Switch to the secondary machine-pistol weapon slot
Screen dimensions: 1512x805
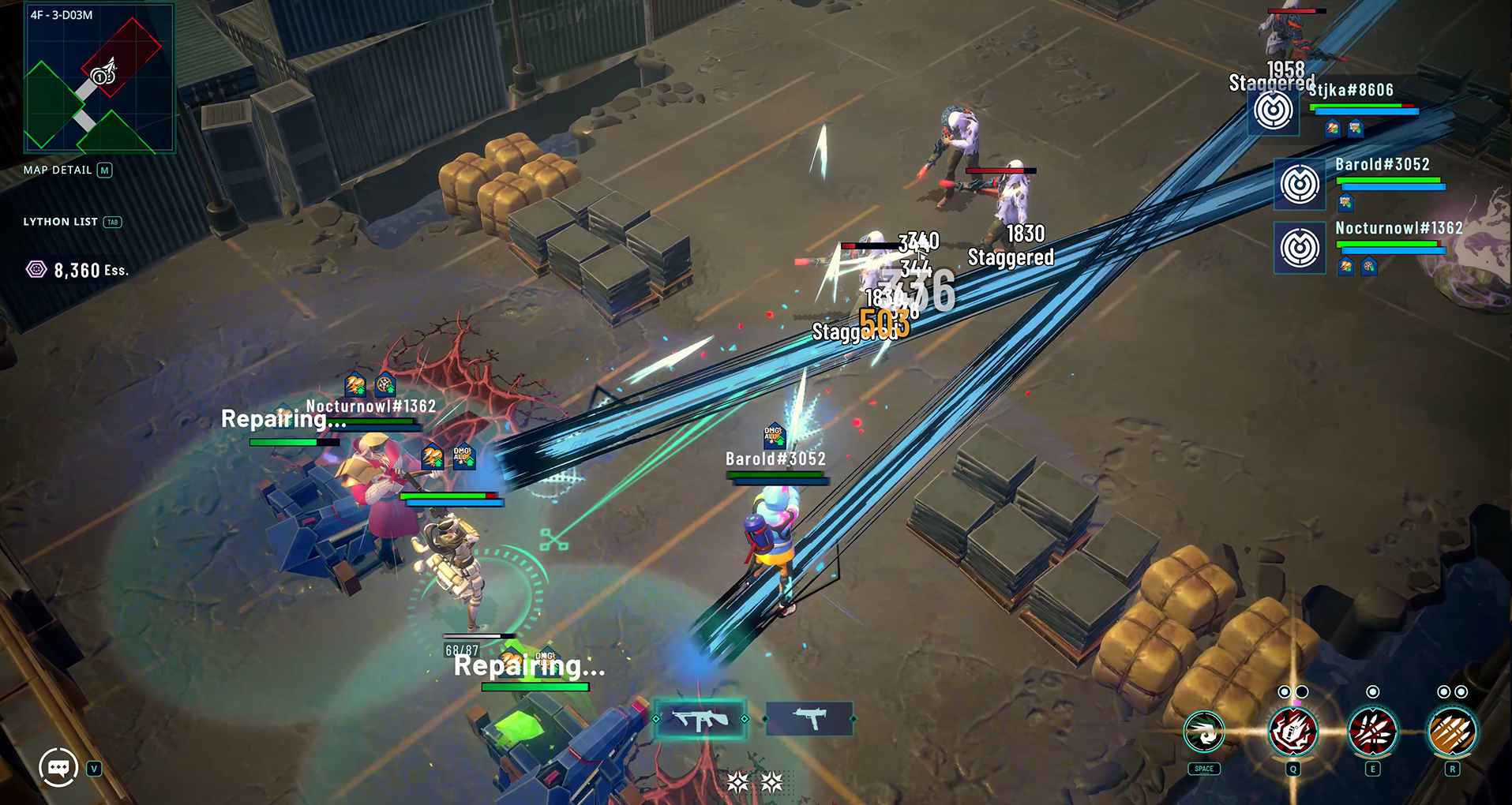coord(809,719)
